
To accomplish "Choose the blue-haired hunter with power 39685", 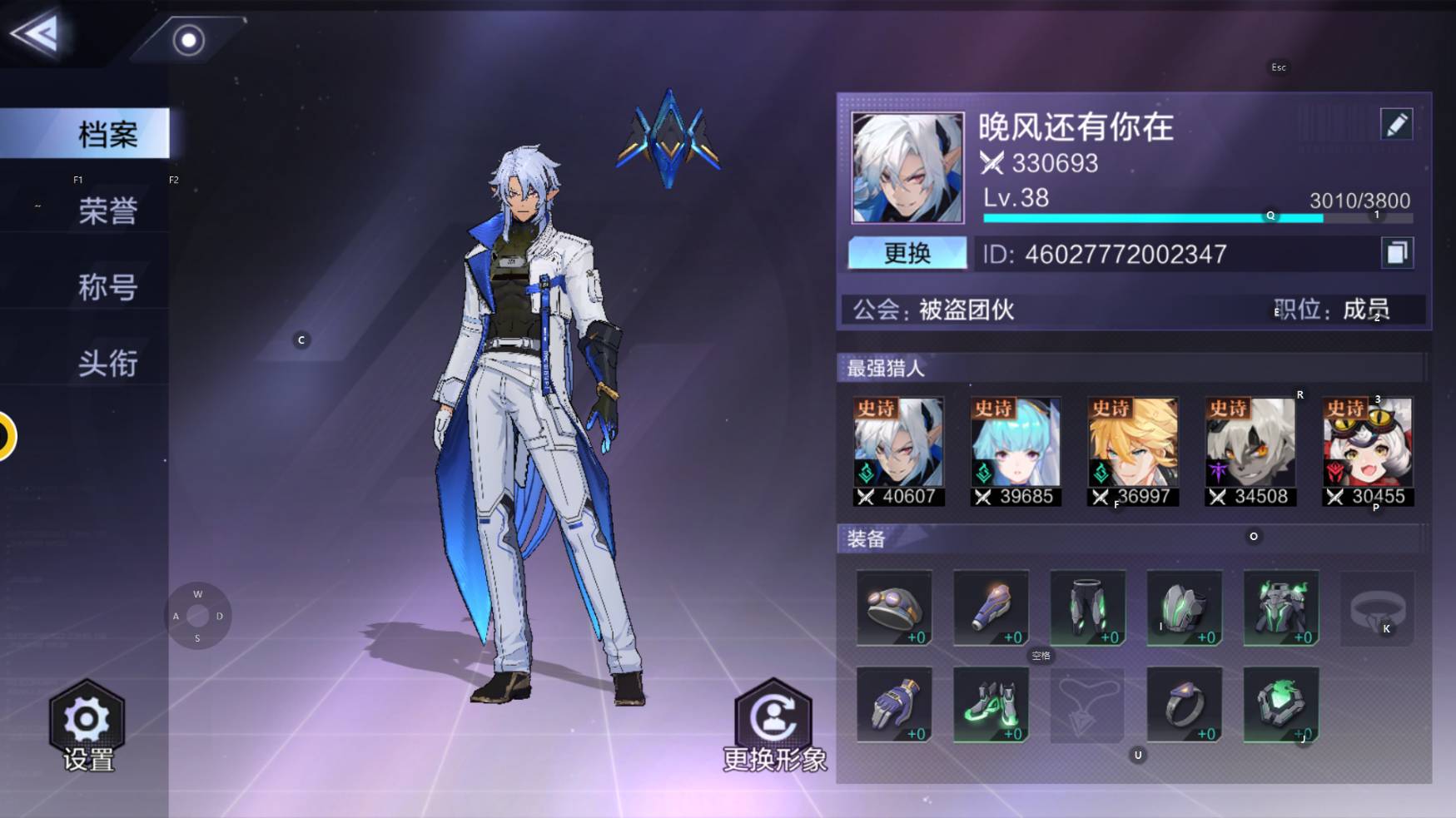I will 1016,451.
